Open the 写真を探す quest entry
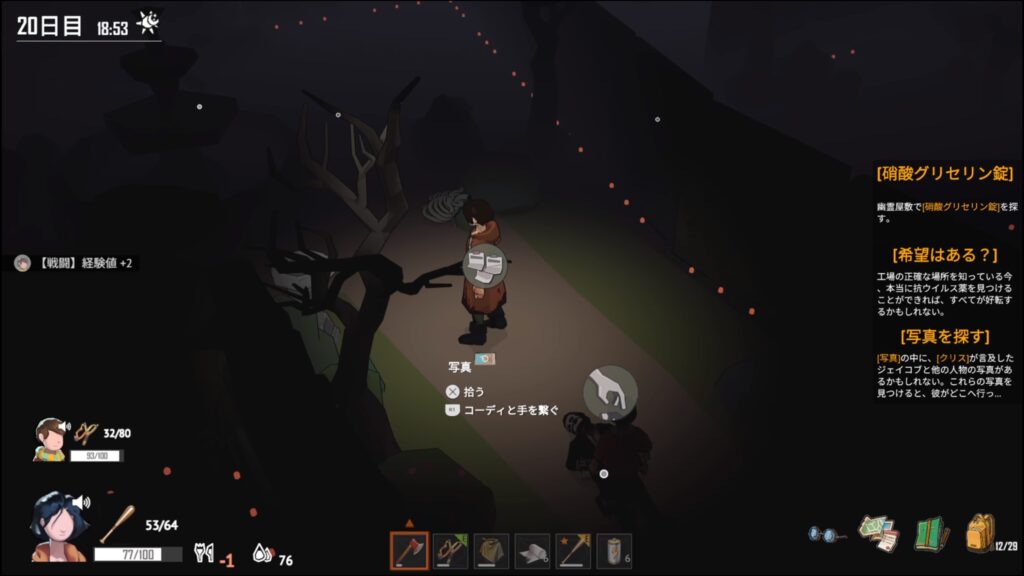Screen dimensions: 1024x576 click(x=946, y=336)
